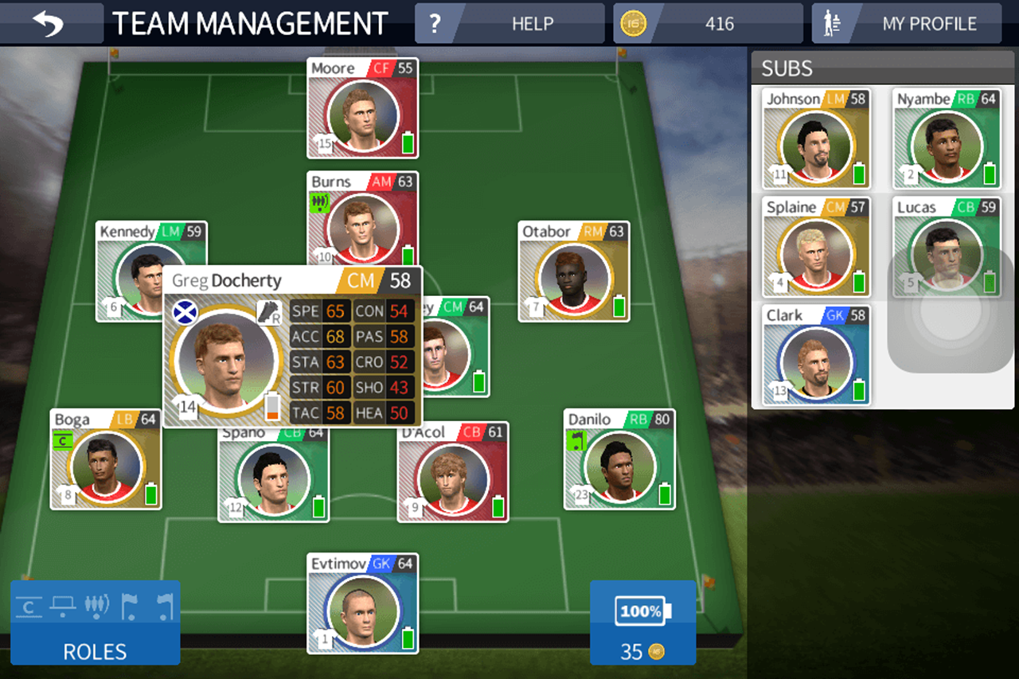Tap the coin balance showing 416

point(707,24)
